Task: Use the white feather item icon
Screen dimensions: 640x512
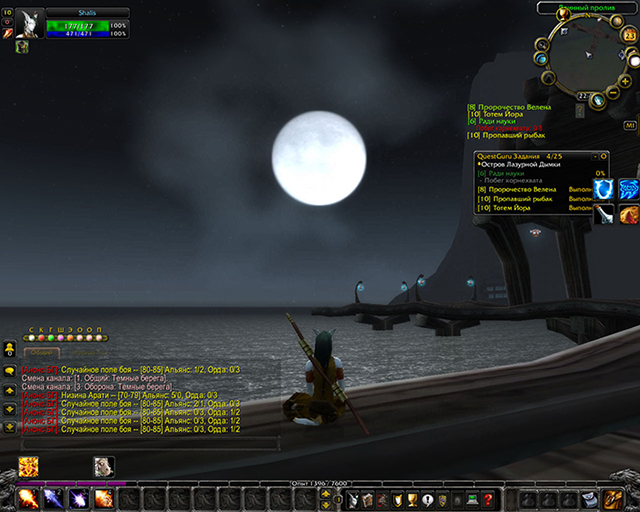Action: [604, 213]
